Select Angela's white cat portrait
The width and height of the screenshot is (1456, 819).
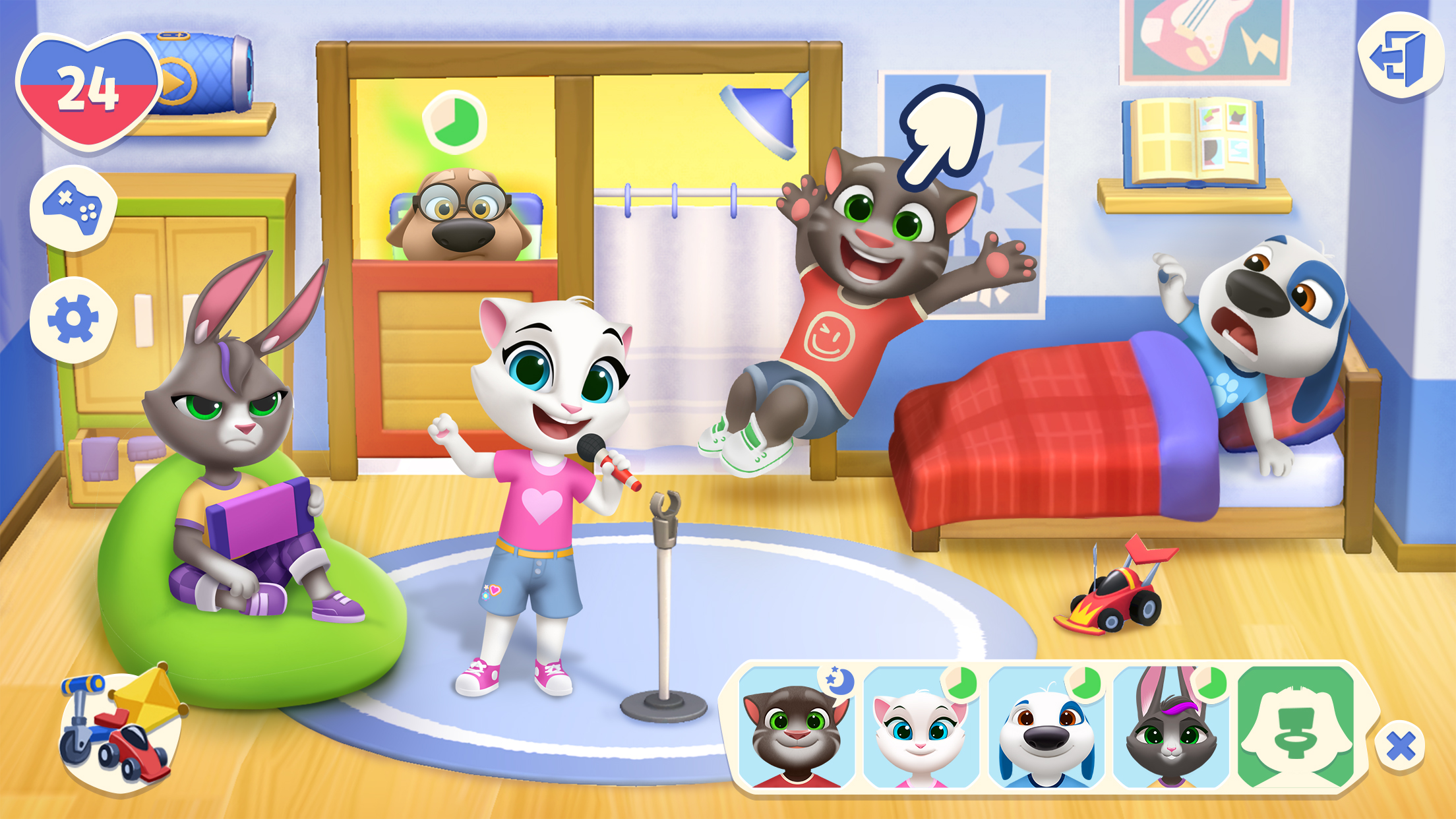[921, 729]
